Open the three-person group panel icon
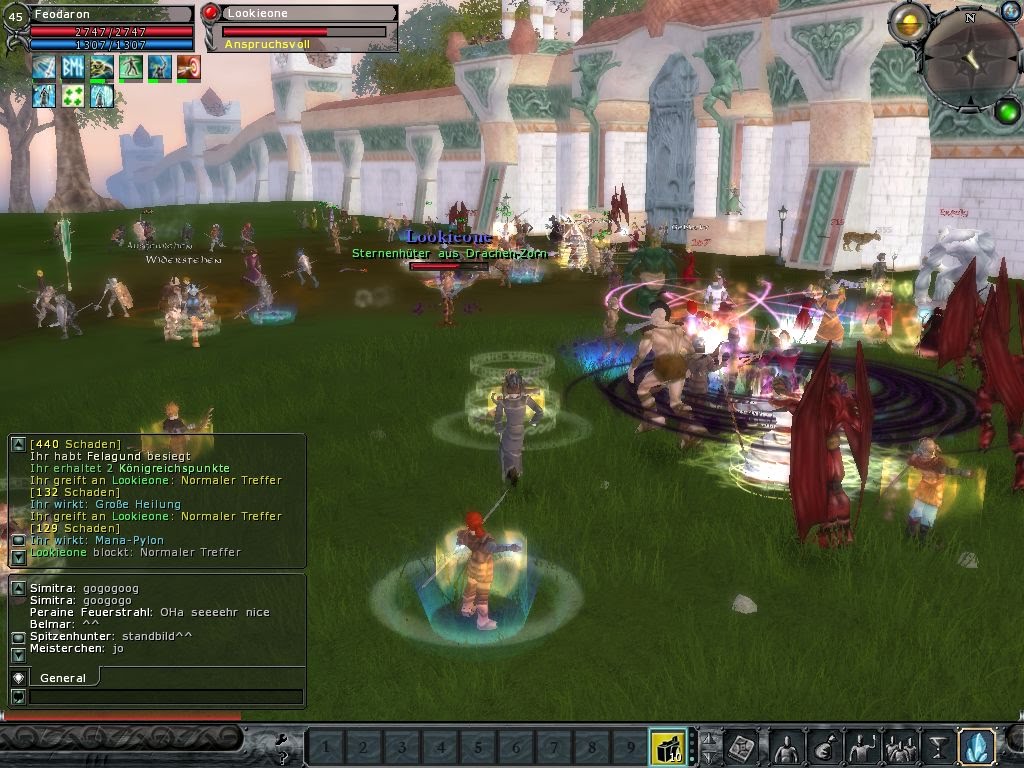This screenshot has width=1024, height=768. pyautogui.click(x=901, y=747)
